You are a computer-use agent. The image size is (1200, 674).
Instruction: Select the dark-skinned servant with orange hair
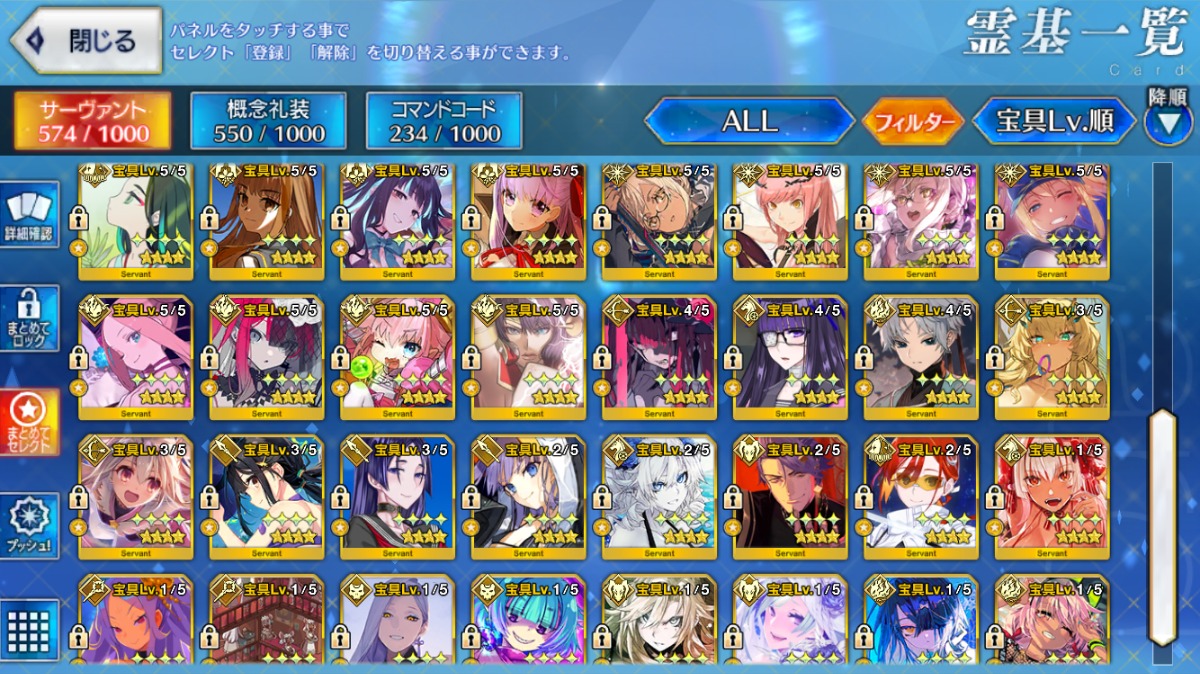pos(266,222)
